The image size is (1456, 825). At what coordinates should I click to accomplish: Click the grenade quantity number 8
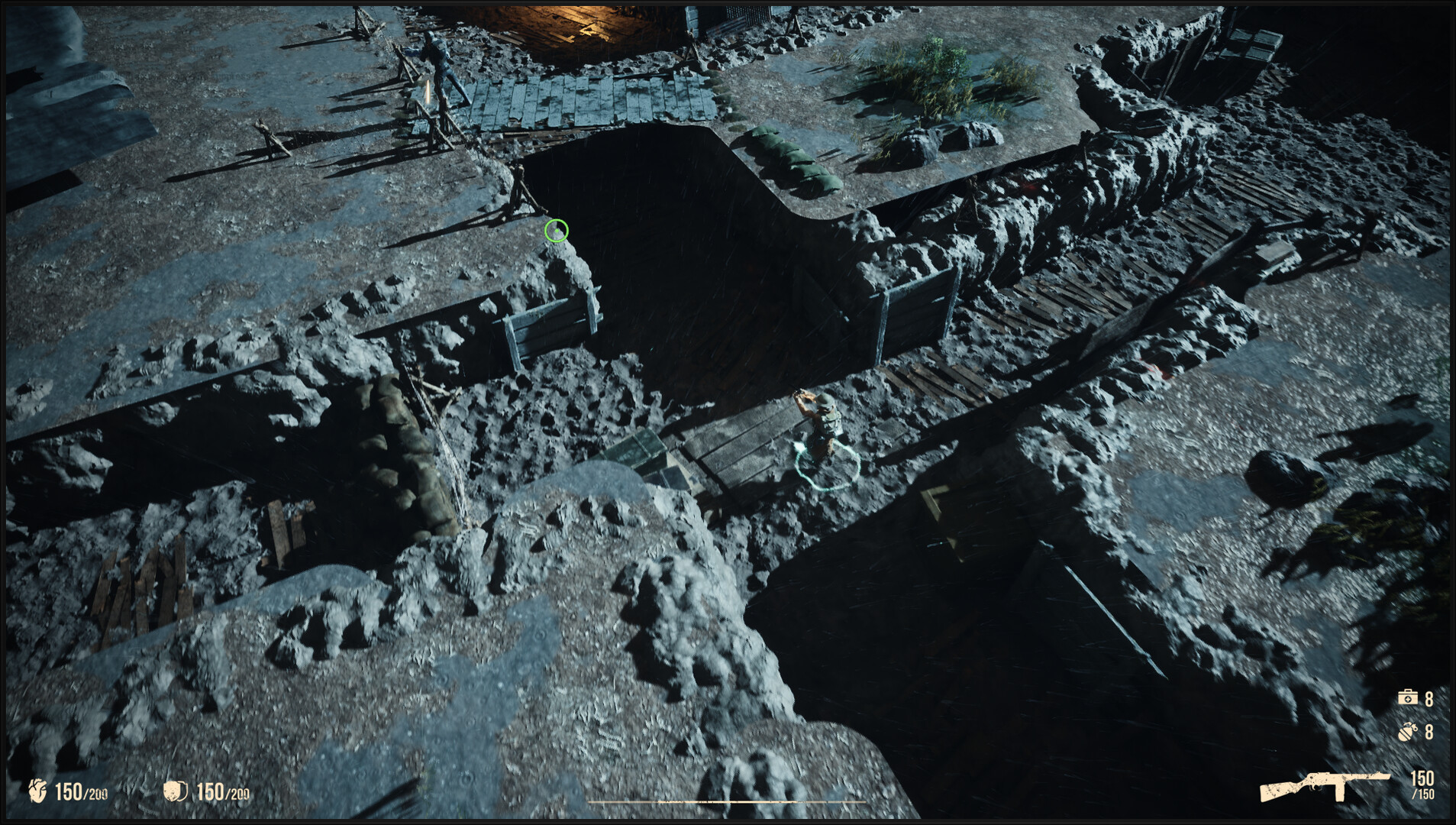1429,730
